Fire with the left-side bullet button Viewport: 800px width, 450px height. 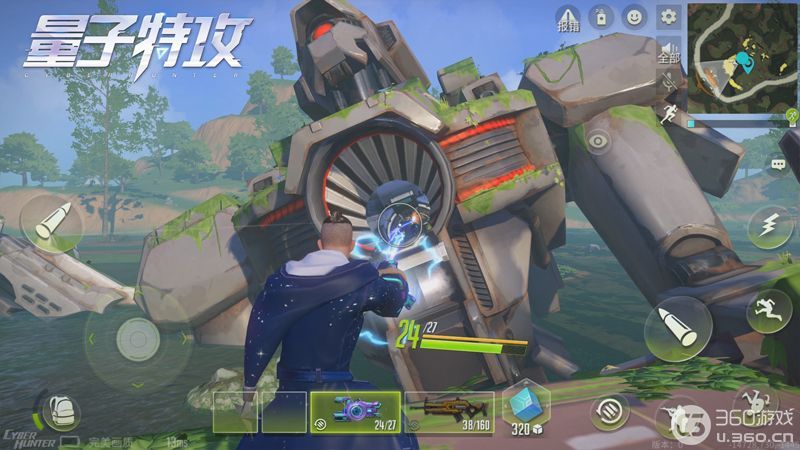[49, 224]
